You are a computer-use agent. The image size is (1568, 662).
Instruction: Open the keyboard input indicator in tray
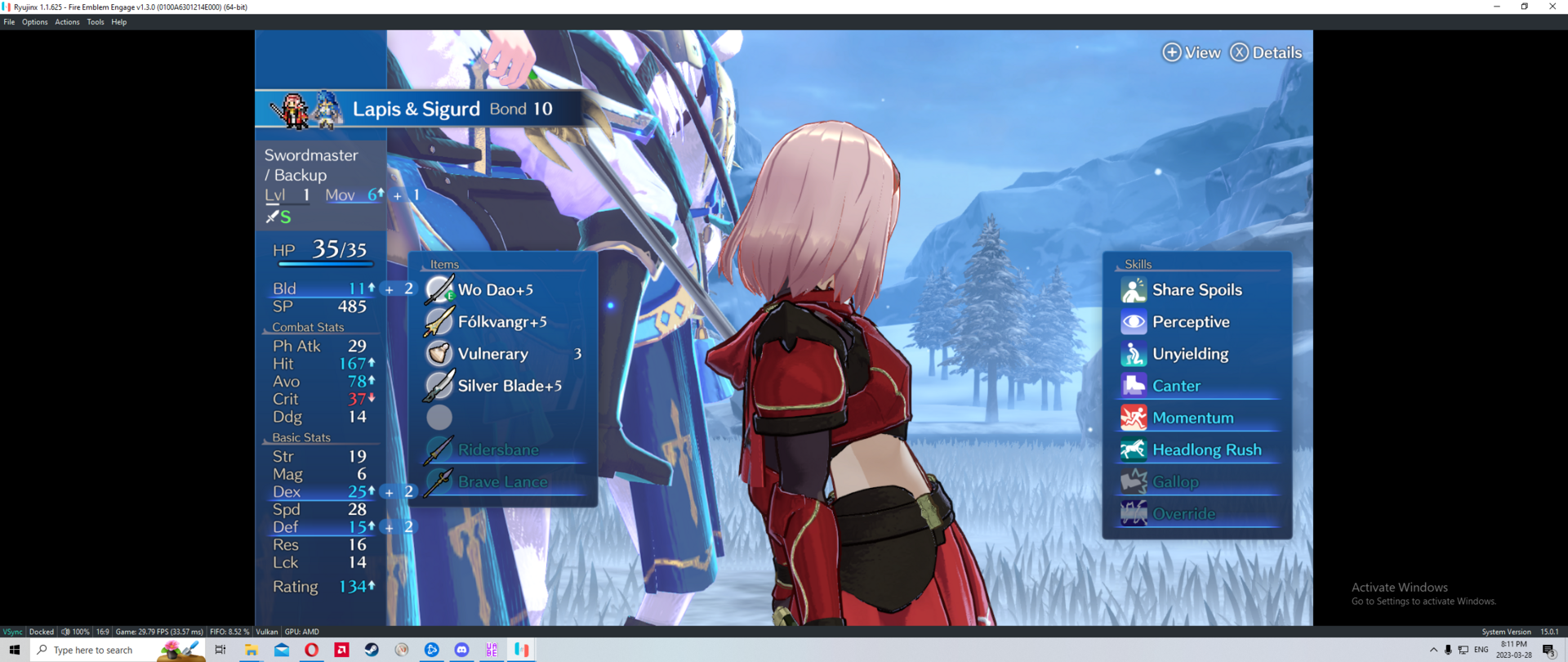pos(1463,650)
